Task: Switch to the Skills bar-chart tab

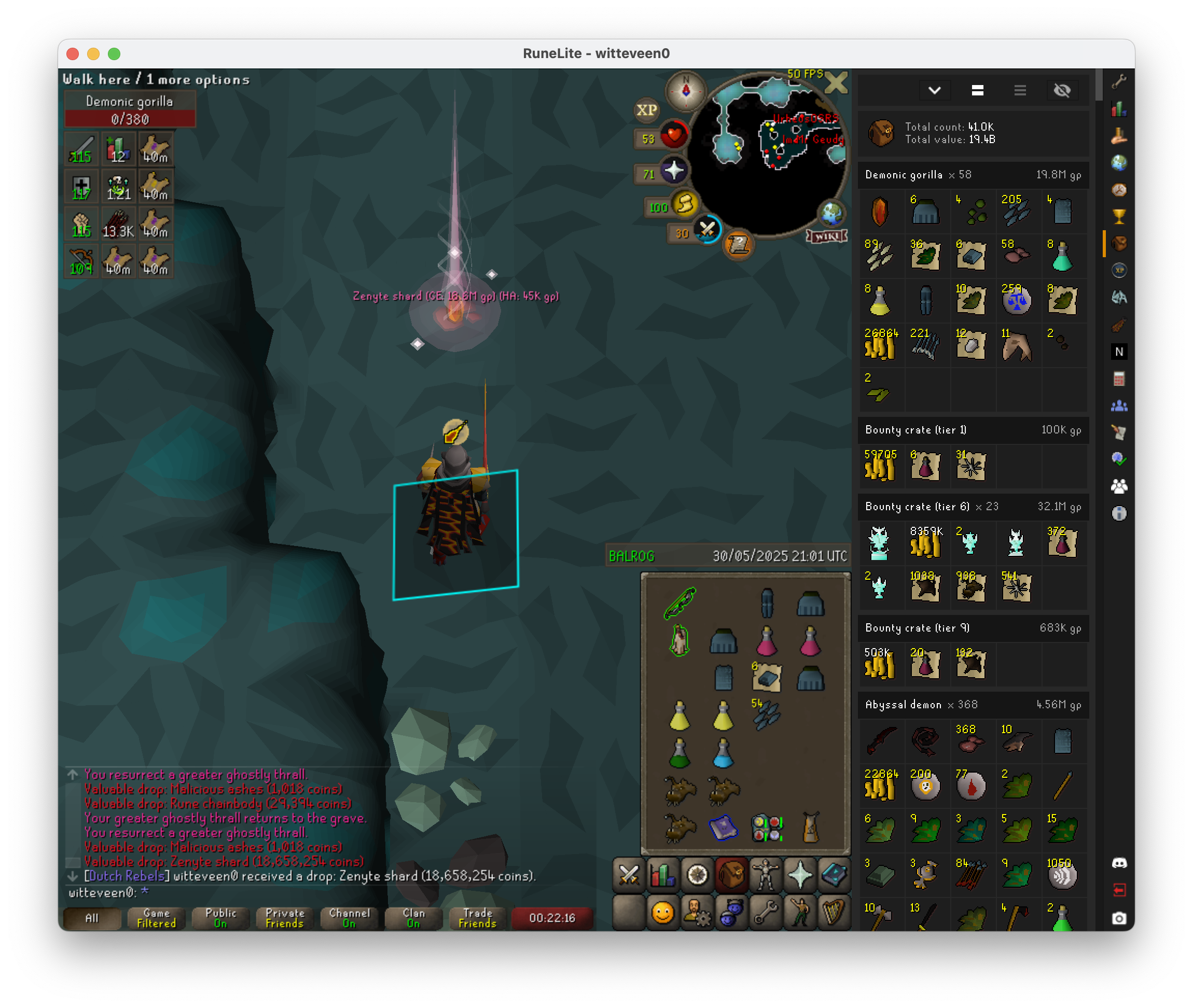Action: click(x=662, y=874)
